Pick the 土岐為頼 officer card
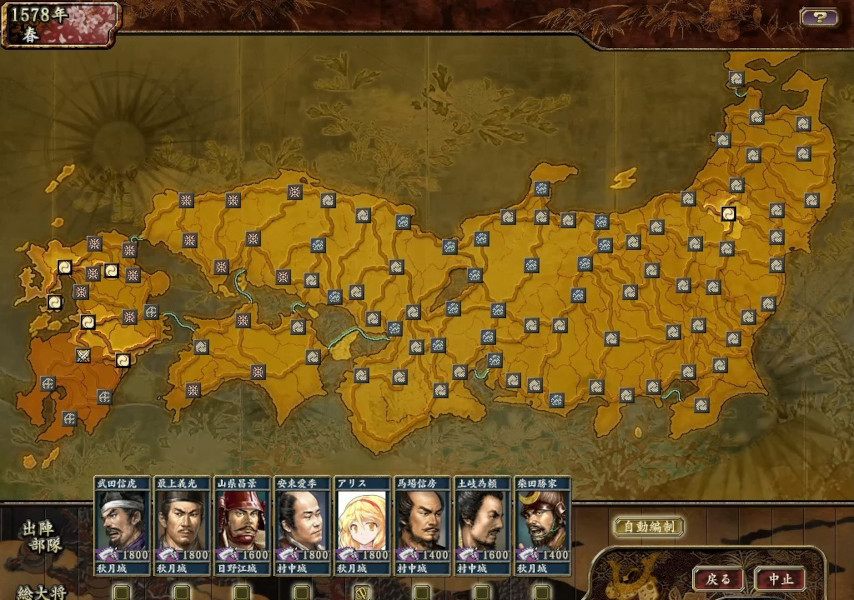 (x=482, y=525)
